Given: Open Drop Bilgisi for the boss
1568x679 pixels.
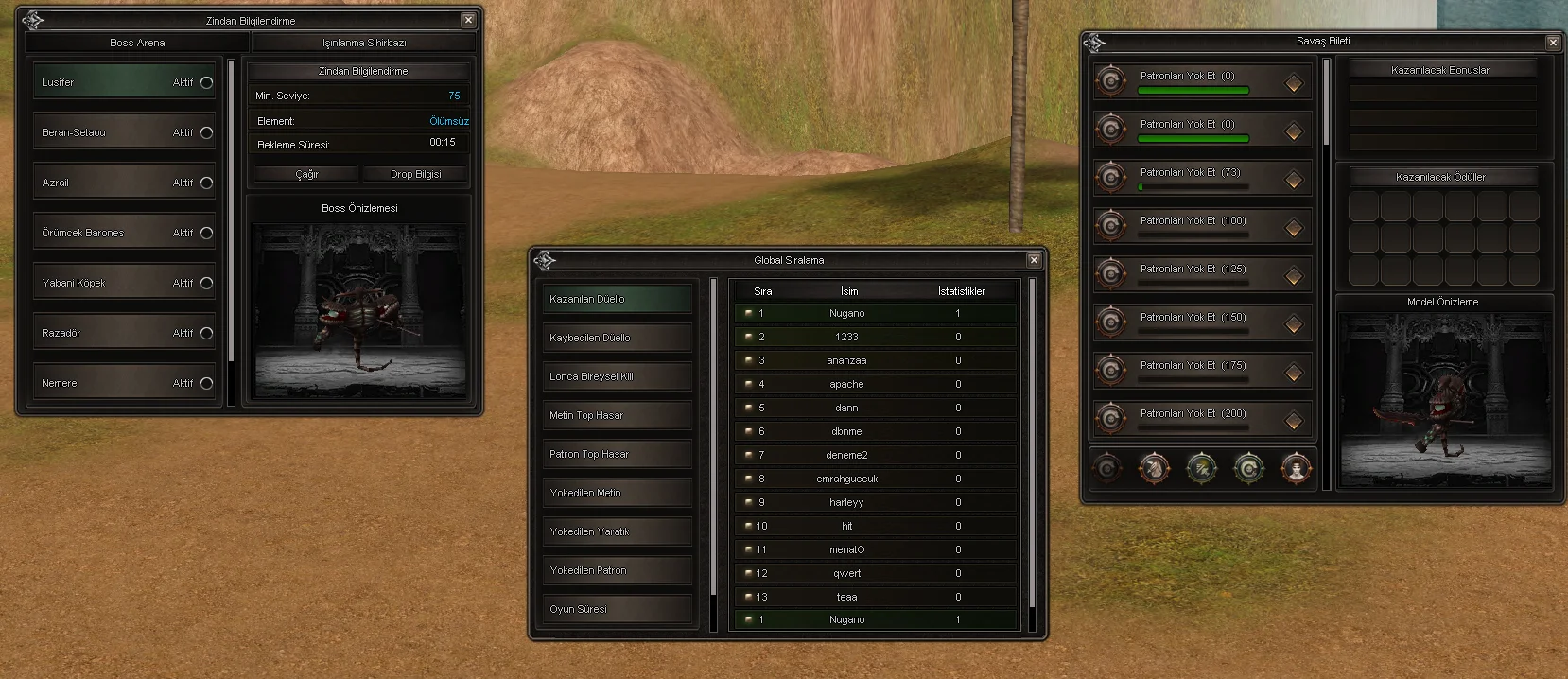Looking at the screenshot, I should pos(415,174).
